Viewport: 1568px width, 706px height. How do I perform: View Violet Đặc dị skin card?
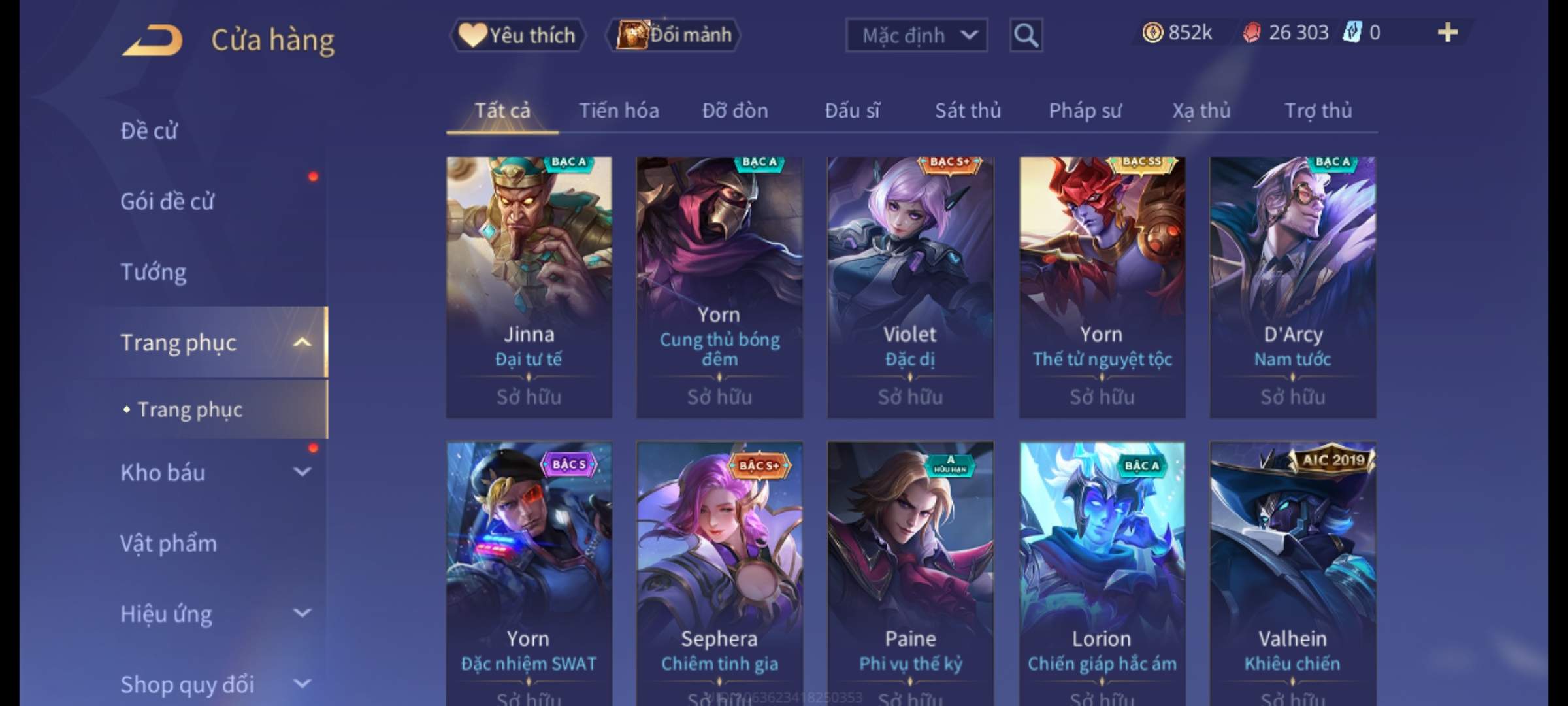910,286
